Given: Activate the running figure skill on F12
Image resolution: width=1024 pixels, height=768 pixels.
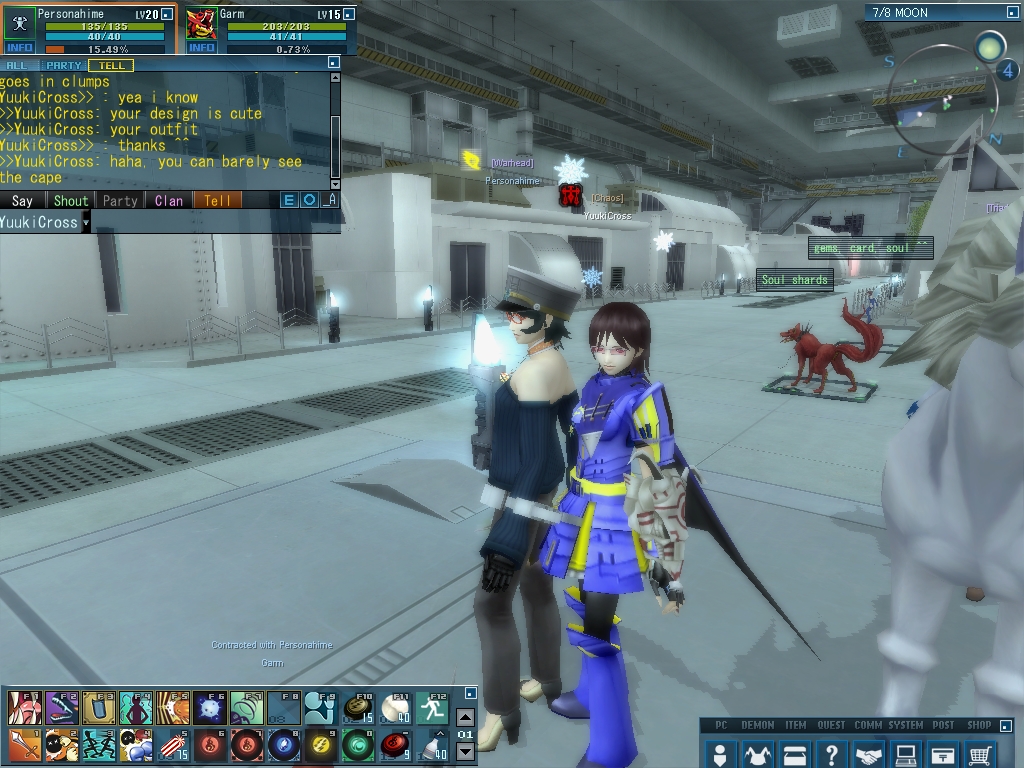Looking at the screenshot, I should (x=432, y=708).
